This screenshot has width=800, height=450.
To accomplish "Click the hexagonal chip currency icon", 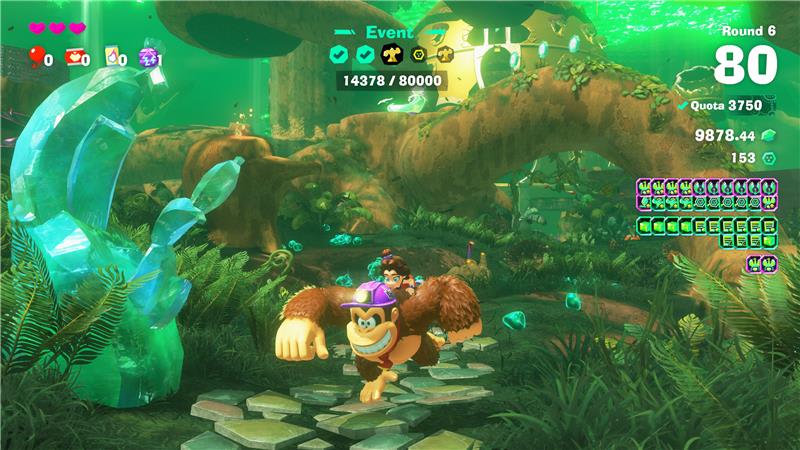I will coord(769,158).
